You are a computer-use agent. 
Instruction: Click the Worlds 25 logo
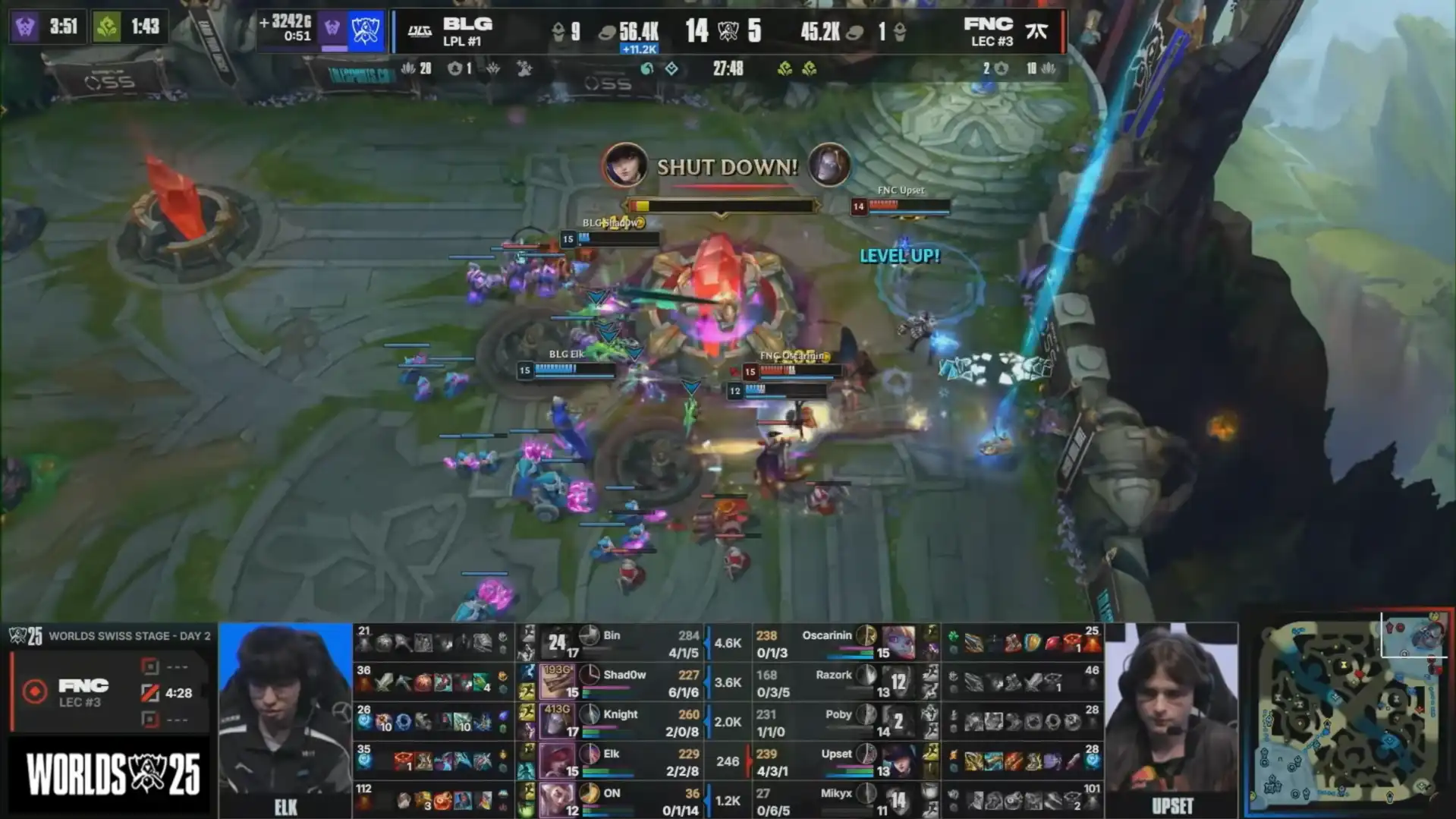(112, 775)
